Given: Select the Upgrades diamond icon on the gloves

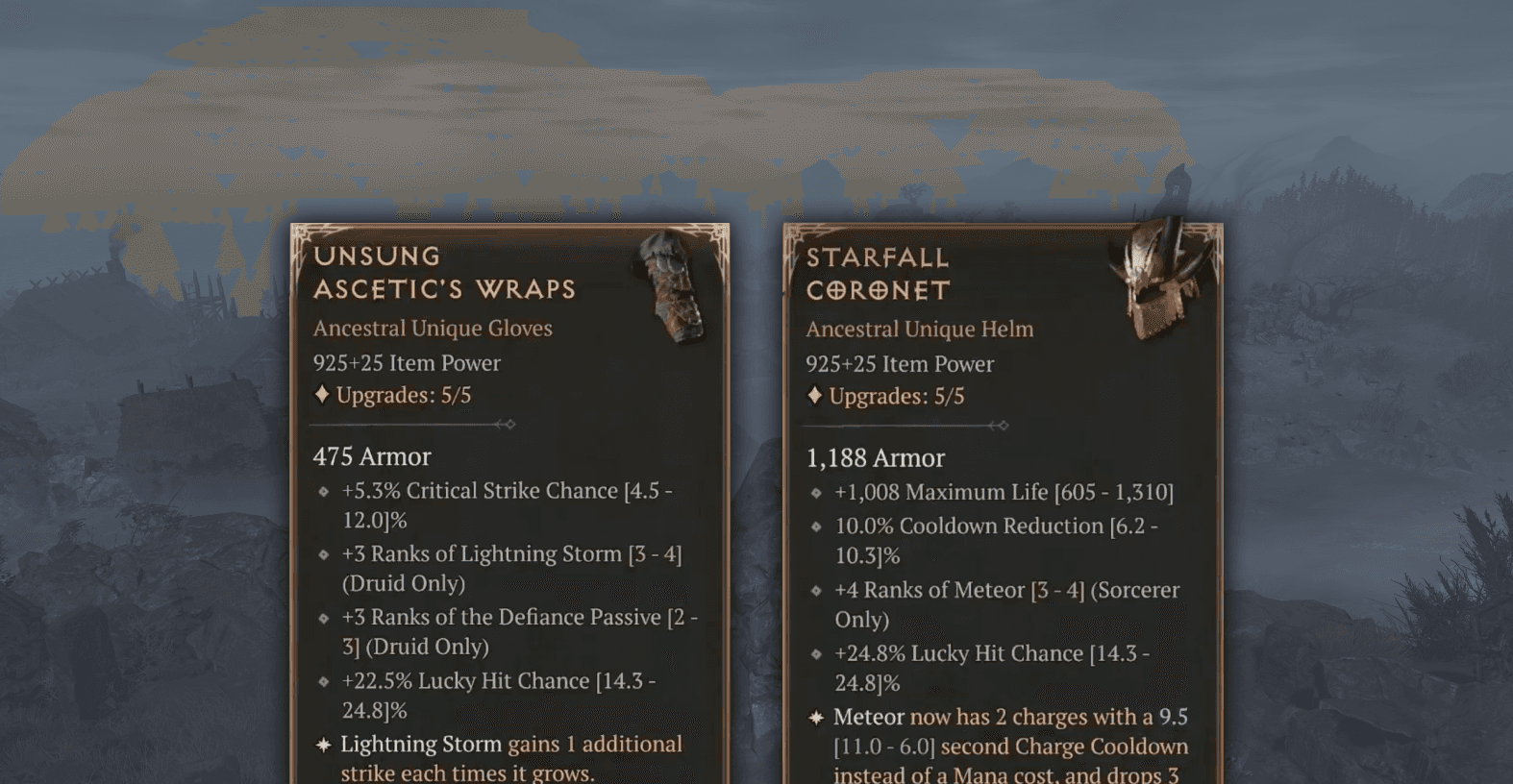Looking at the screenshot, I should click(x=321, y=394).
